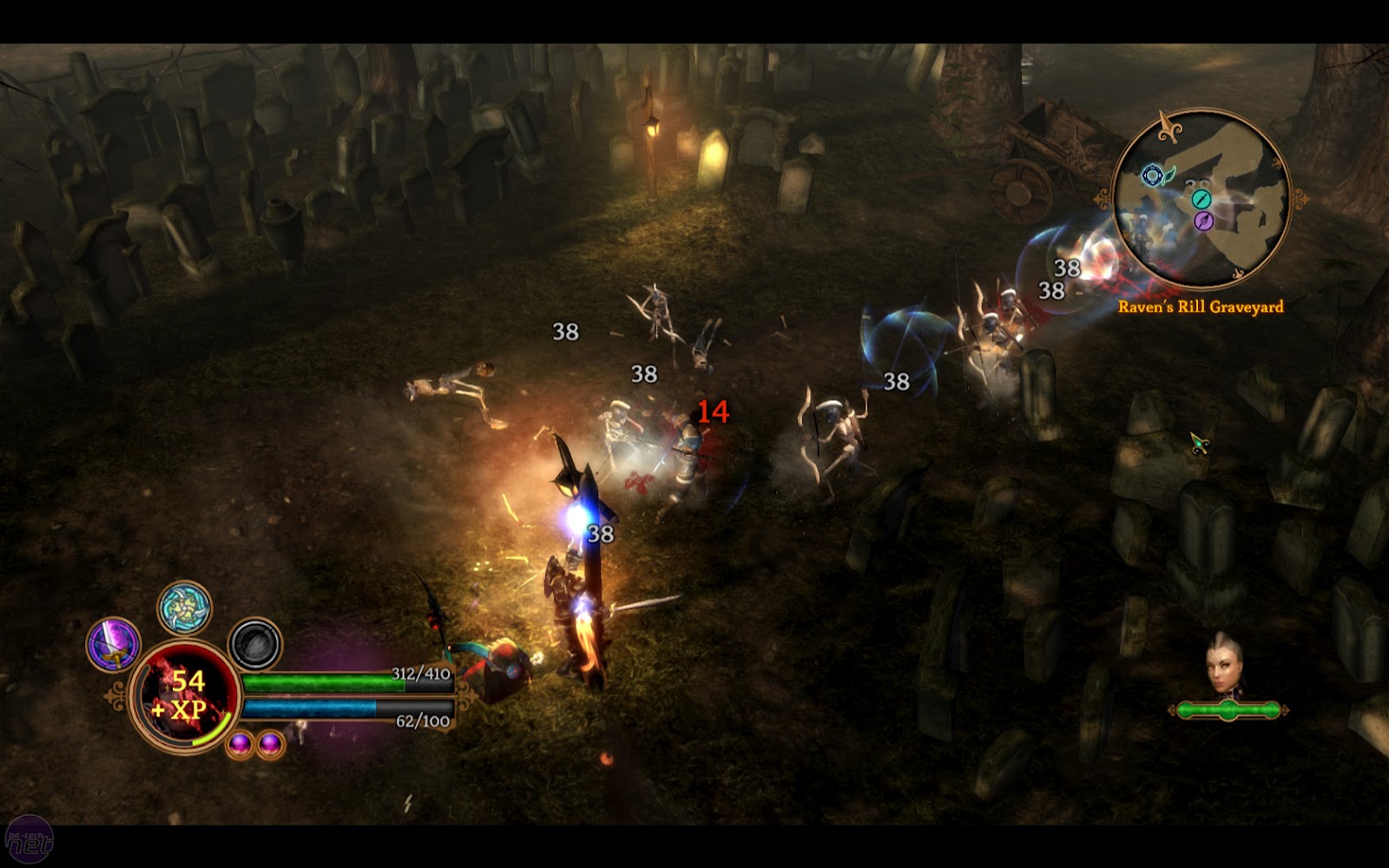This screenshot has height=868, width=1389.
Task: Click the 312/410 health value
Action: pyautogui.click(x=421, y=675)
